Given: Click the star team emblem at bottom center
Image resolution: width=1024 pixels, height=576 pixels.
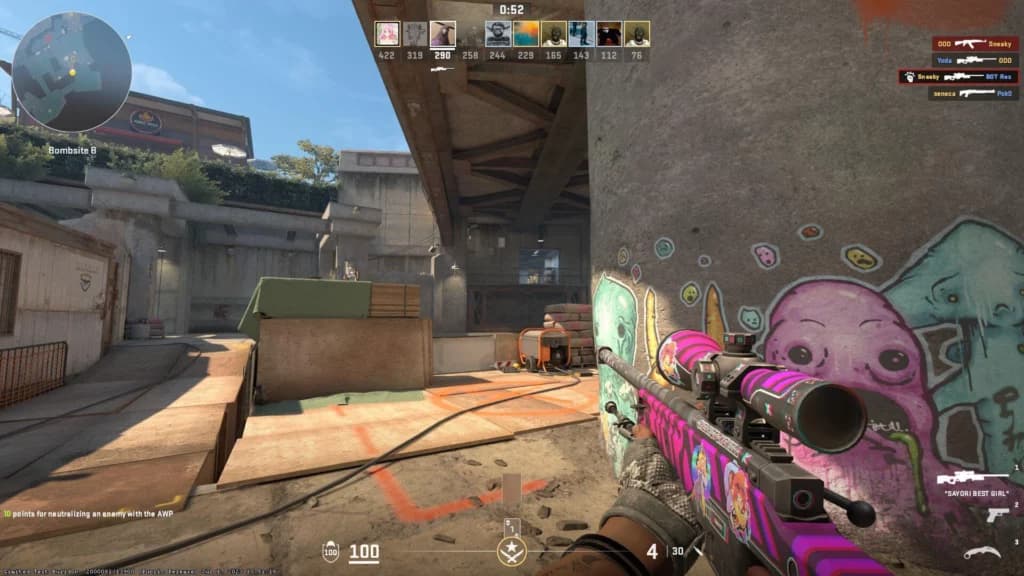Looking at the screenshot, I should click(511, 549).
